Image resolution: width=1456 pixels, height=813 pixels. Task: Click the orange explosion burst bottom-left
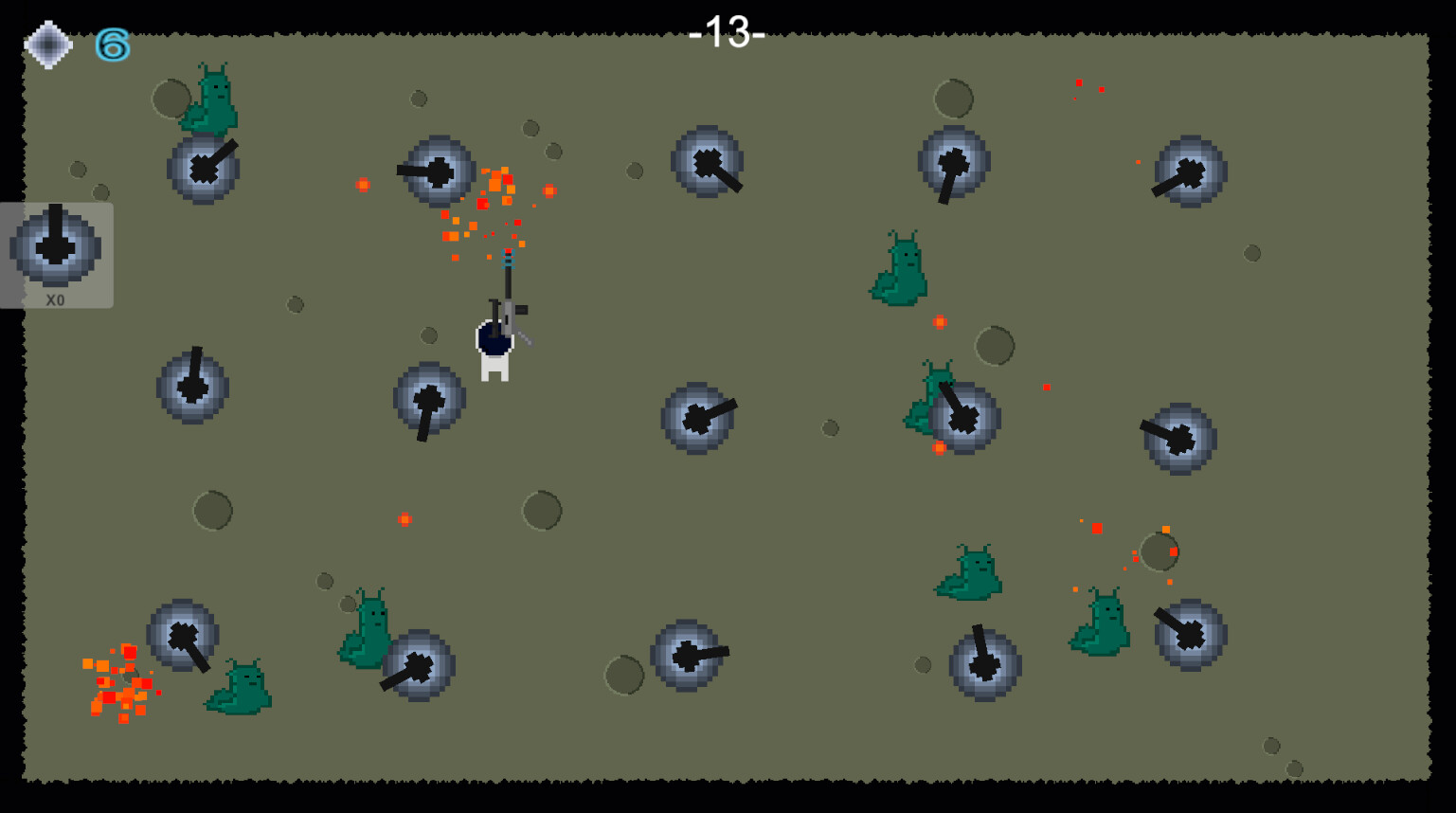[120, 682]
